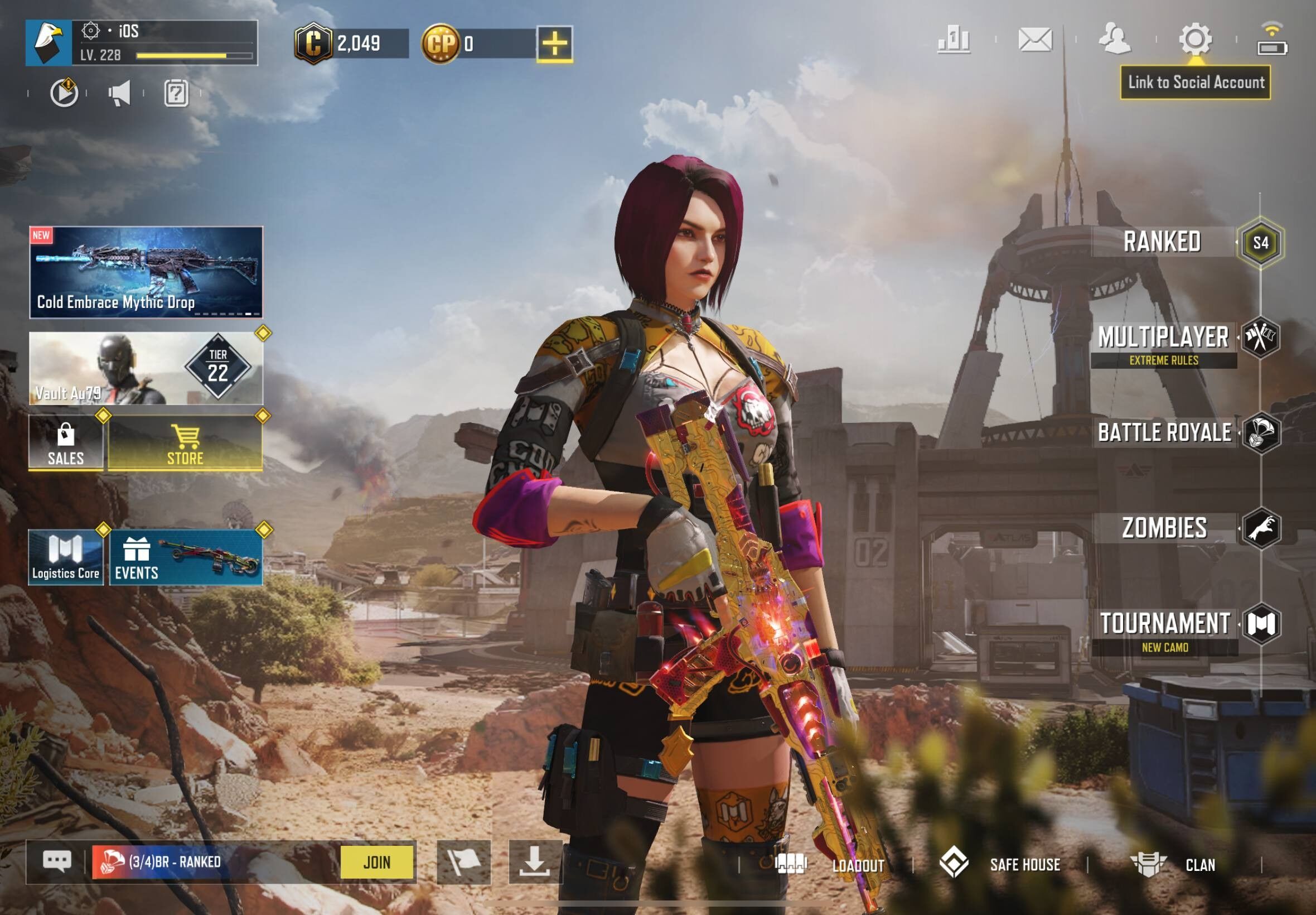Add CP with the yellow plus button
This screenshot has height=915, width=1316.
554,44
